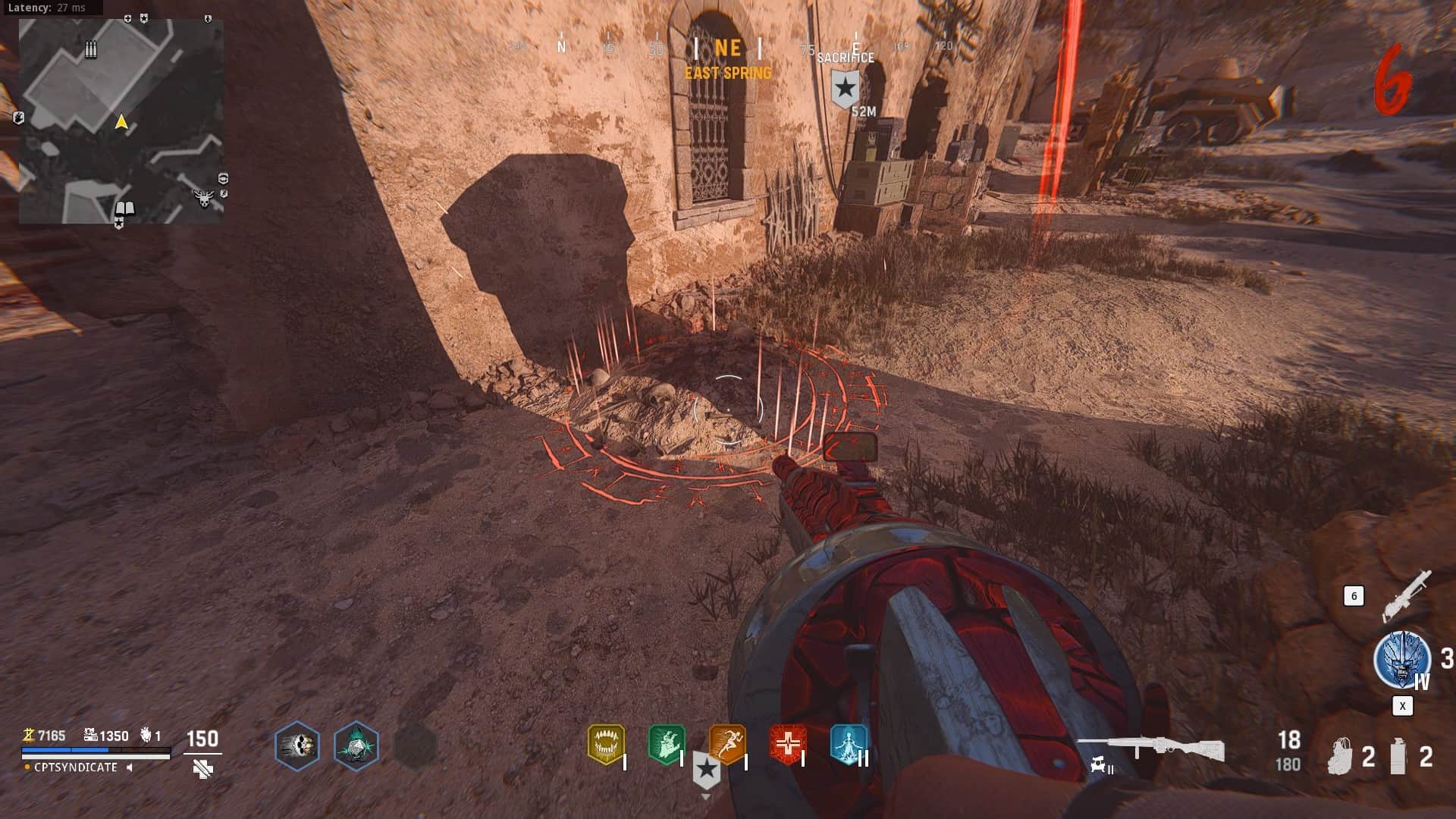This screenshot has height=819, width=1456.
Task: Choose the blue glowing-figure perk icon
Action: (x=849, y=745)
